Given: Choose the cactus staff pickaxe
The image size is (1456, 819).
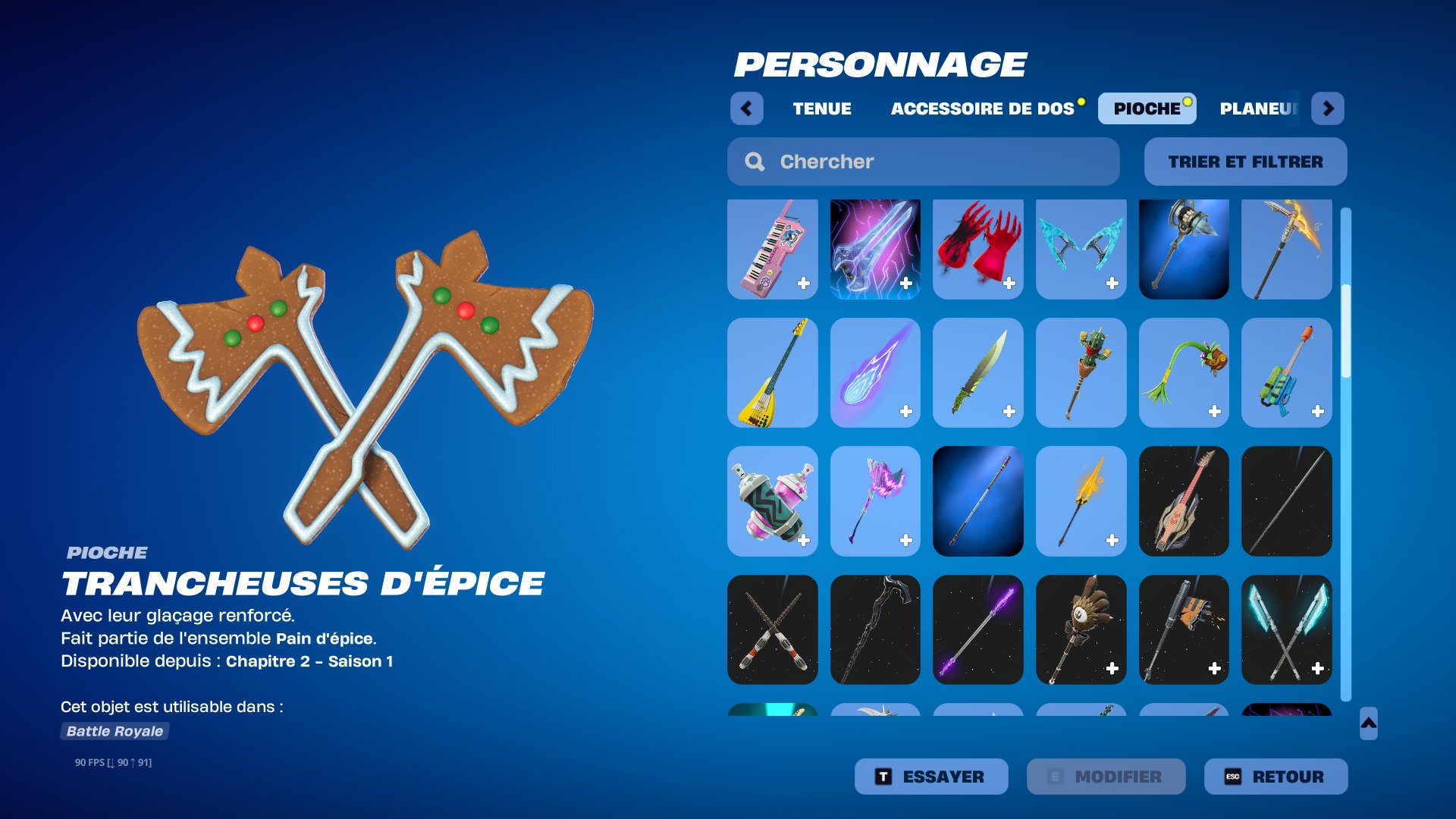Looking at the screenshot, I should click(x=1081, y=373).
